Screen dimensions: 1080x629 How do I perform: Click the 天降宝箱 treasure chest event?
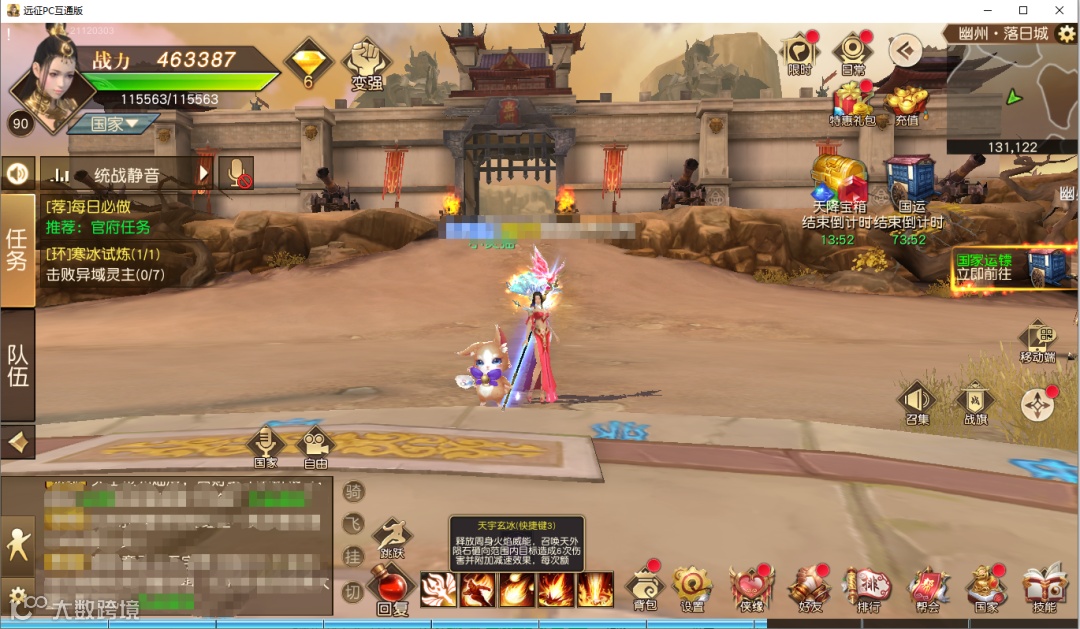[838, 183]
